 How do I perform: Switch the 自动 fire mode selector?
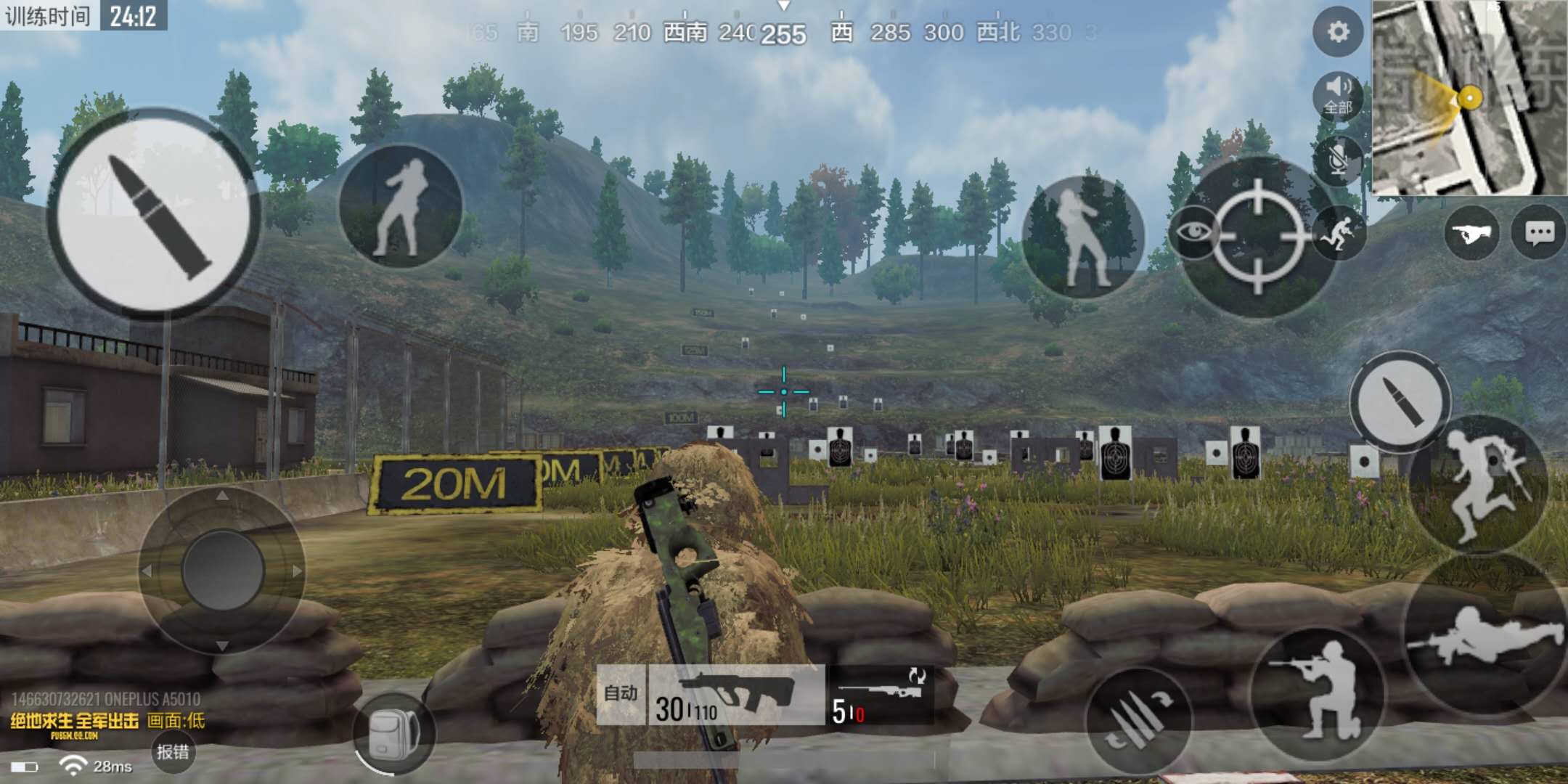[621, 694]
